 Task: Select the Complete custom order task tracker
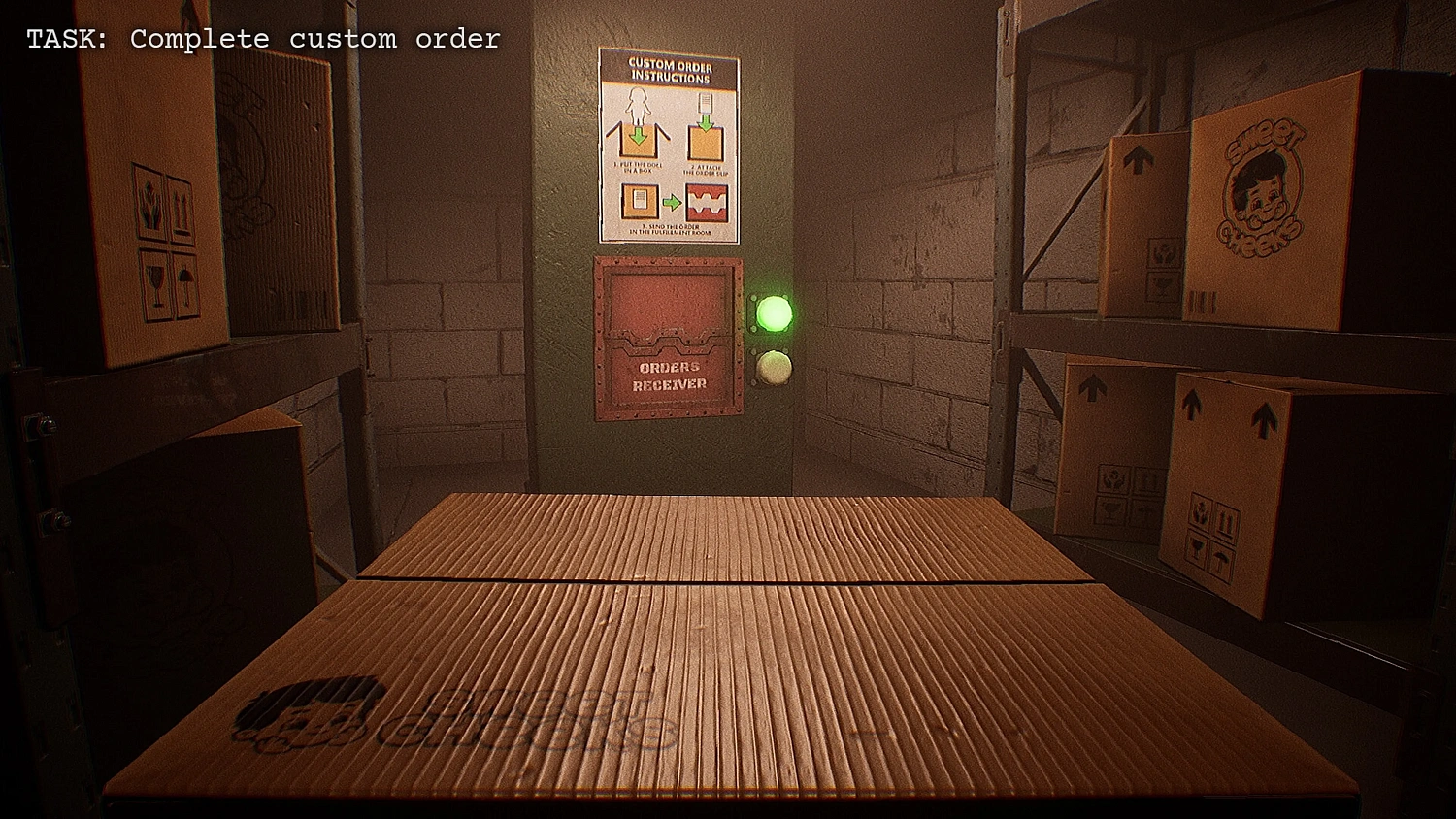click(x=263, y=39)
